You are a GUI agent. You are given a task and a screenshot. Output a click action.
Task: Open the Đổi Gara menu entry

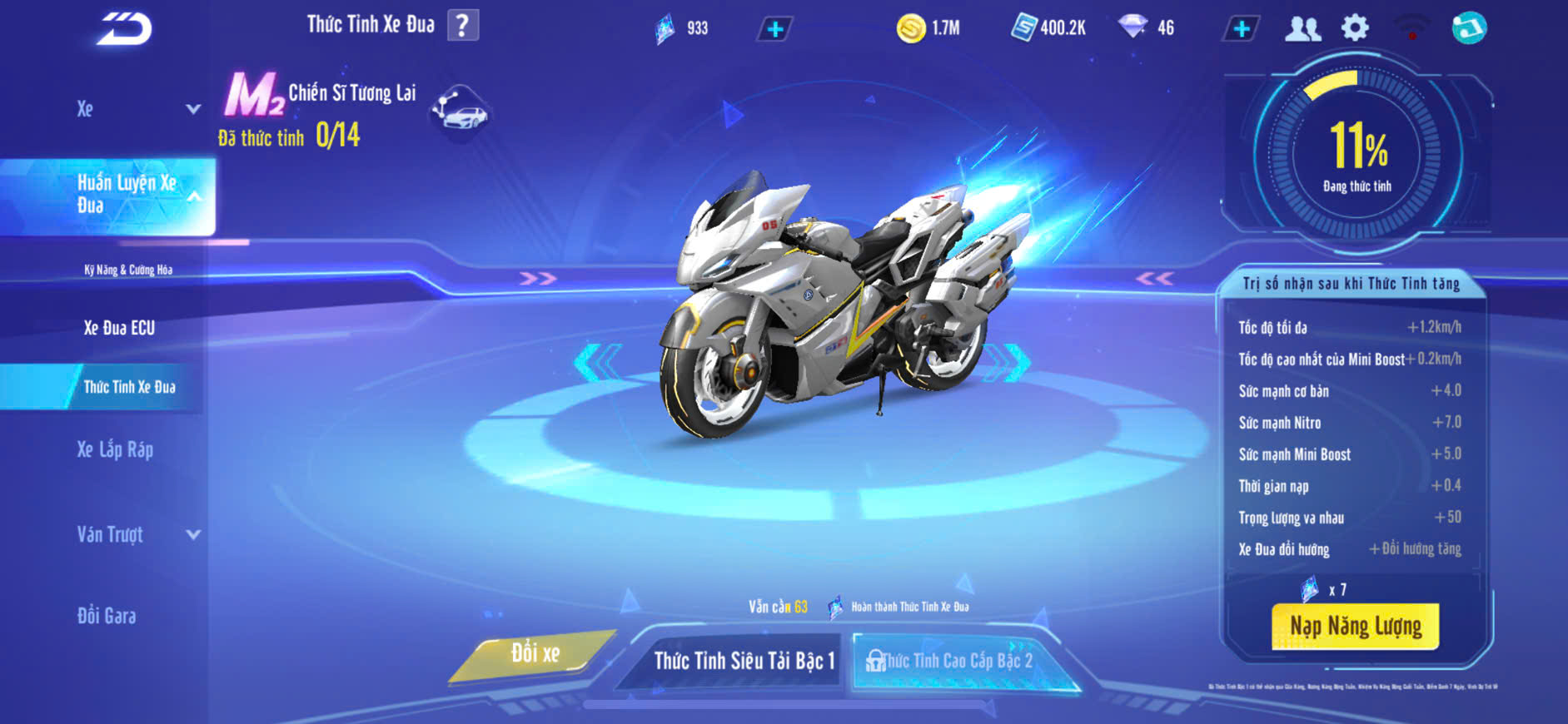click(107, 616)
